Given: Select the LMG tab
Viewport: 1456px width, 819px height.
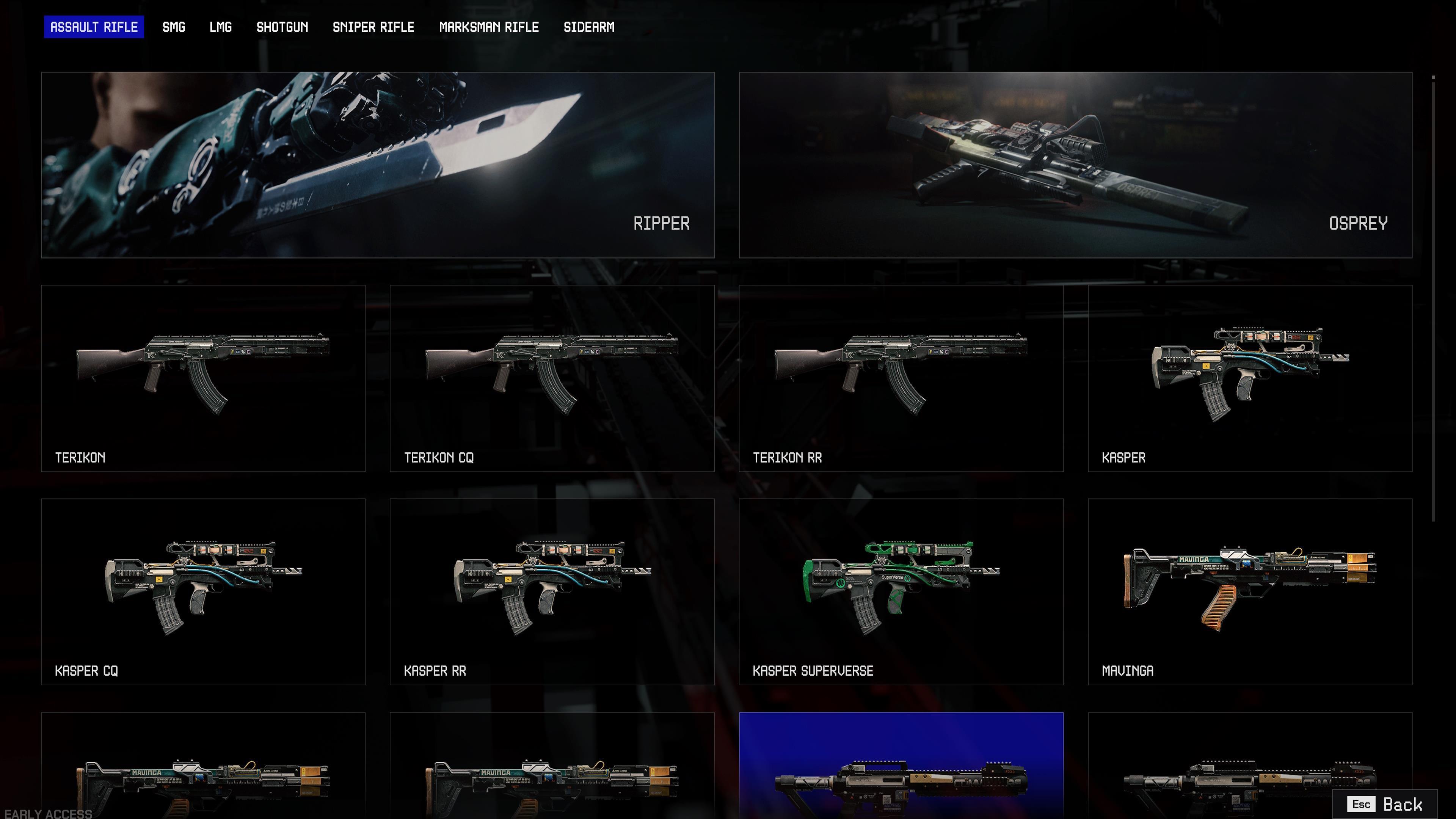Looking at the screenshot, I should coord(220,27).
